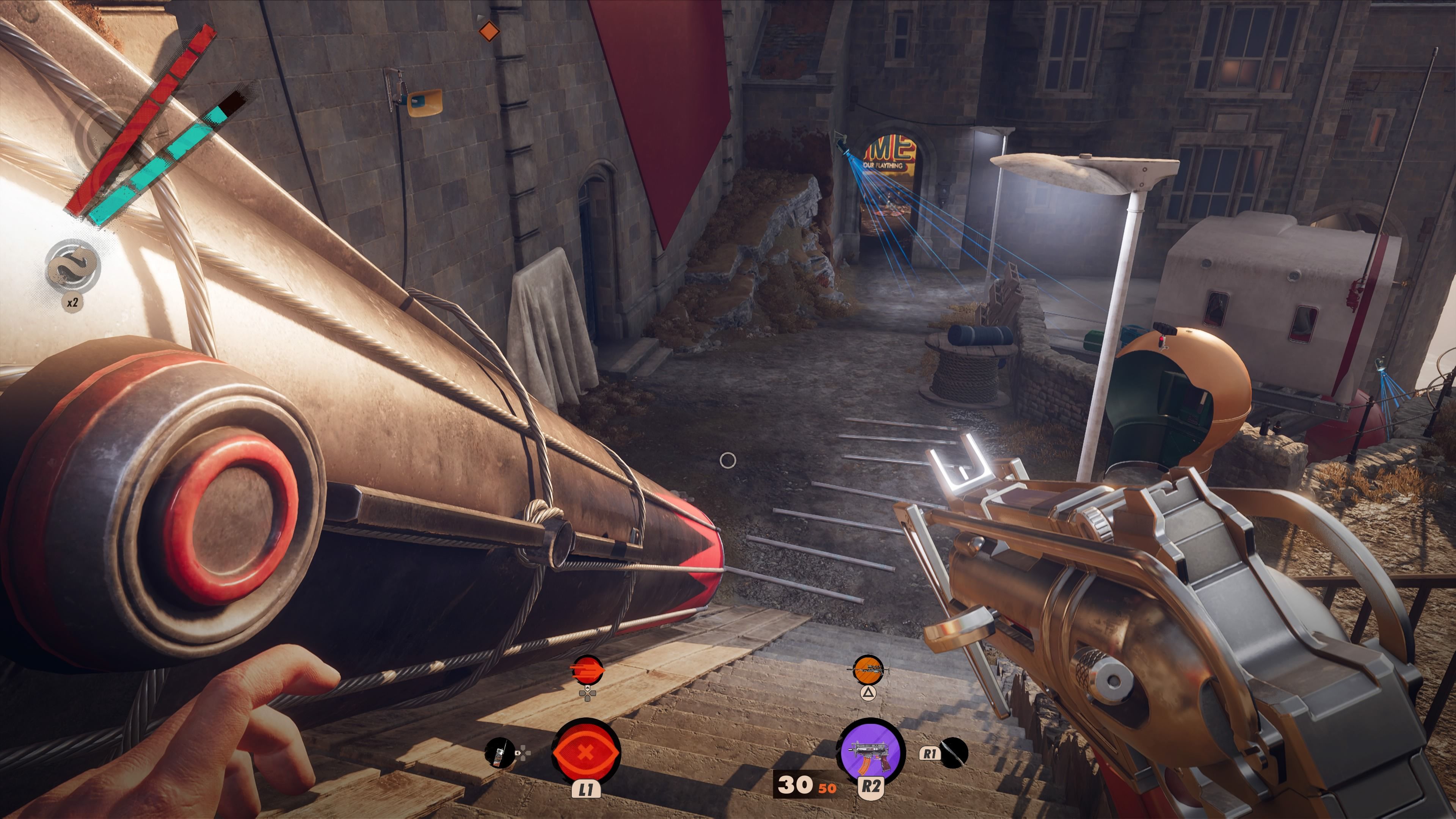Select the Hackamajig gadget icon
Viewport: 1456px width, 819px height.
pyautogui.click(x=500, y=753)
